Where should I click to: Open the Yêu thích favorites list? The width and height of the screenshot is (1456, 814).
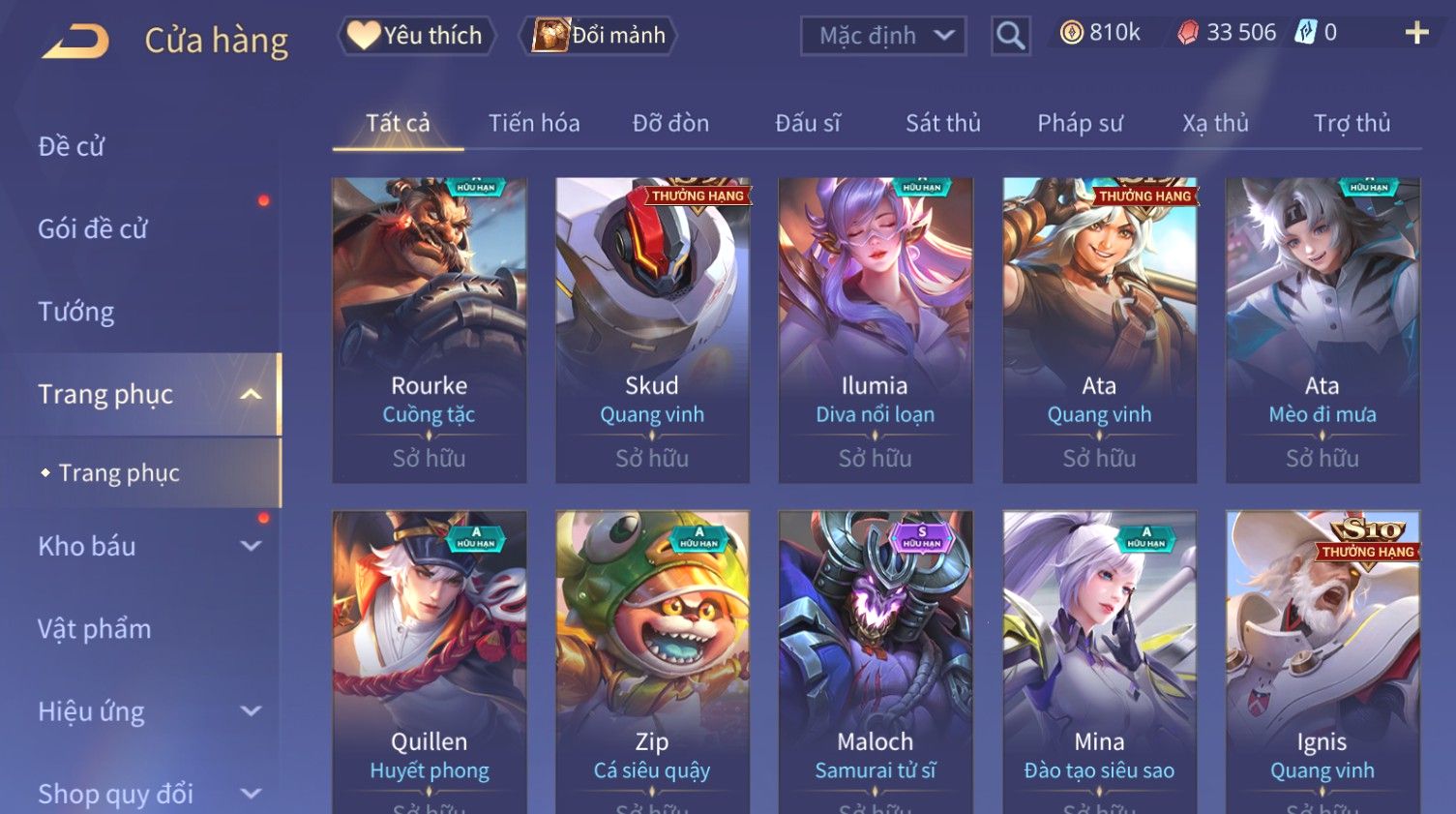tap(417, 36)
